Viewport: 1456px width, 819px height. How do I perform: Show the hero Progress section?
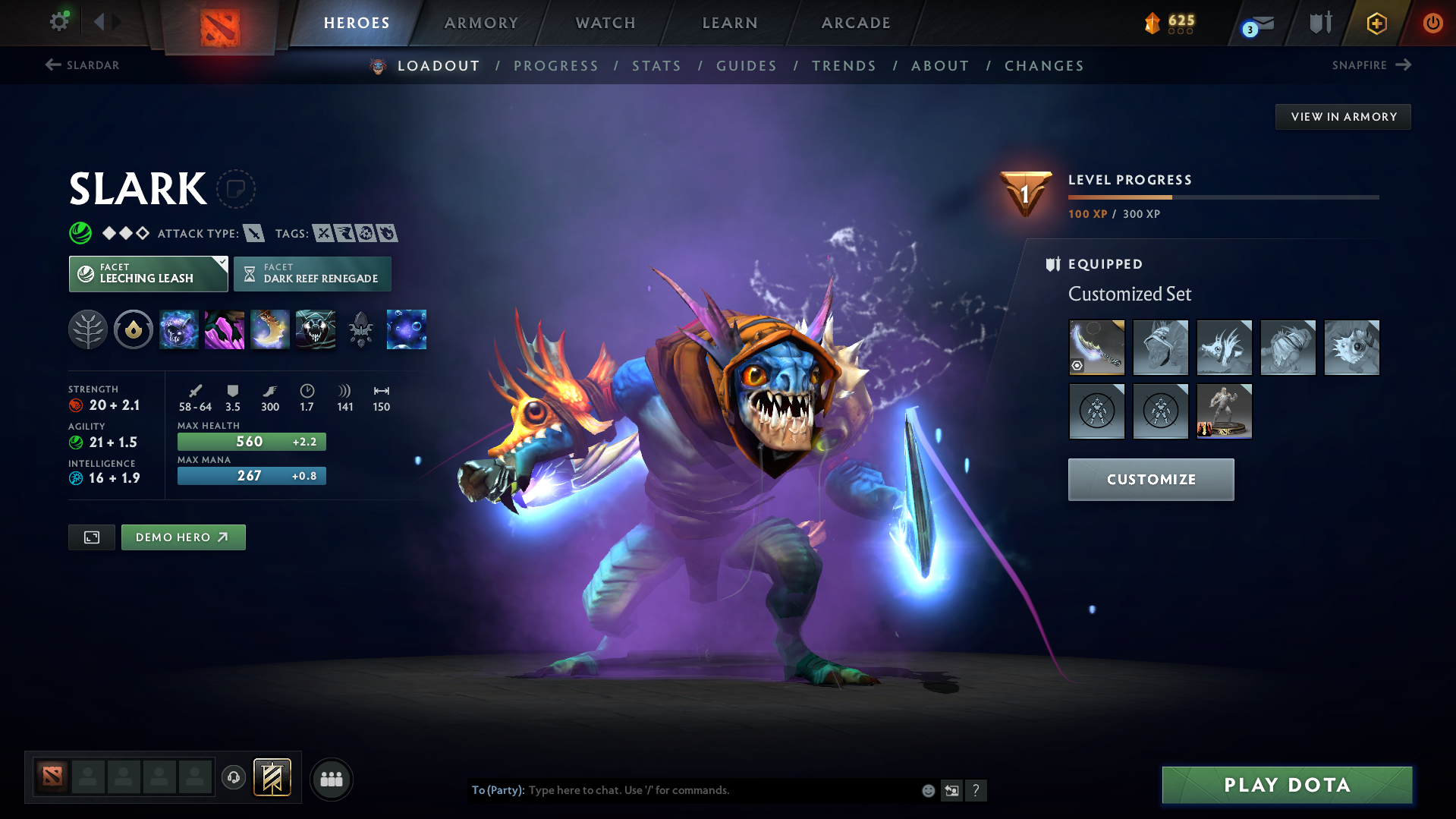[x=556, y=66]
